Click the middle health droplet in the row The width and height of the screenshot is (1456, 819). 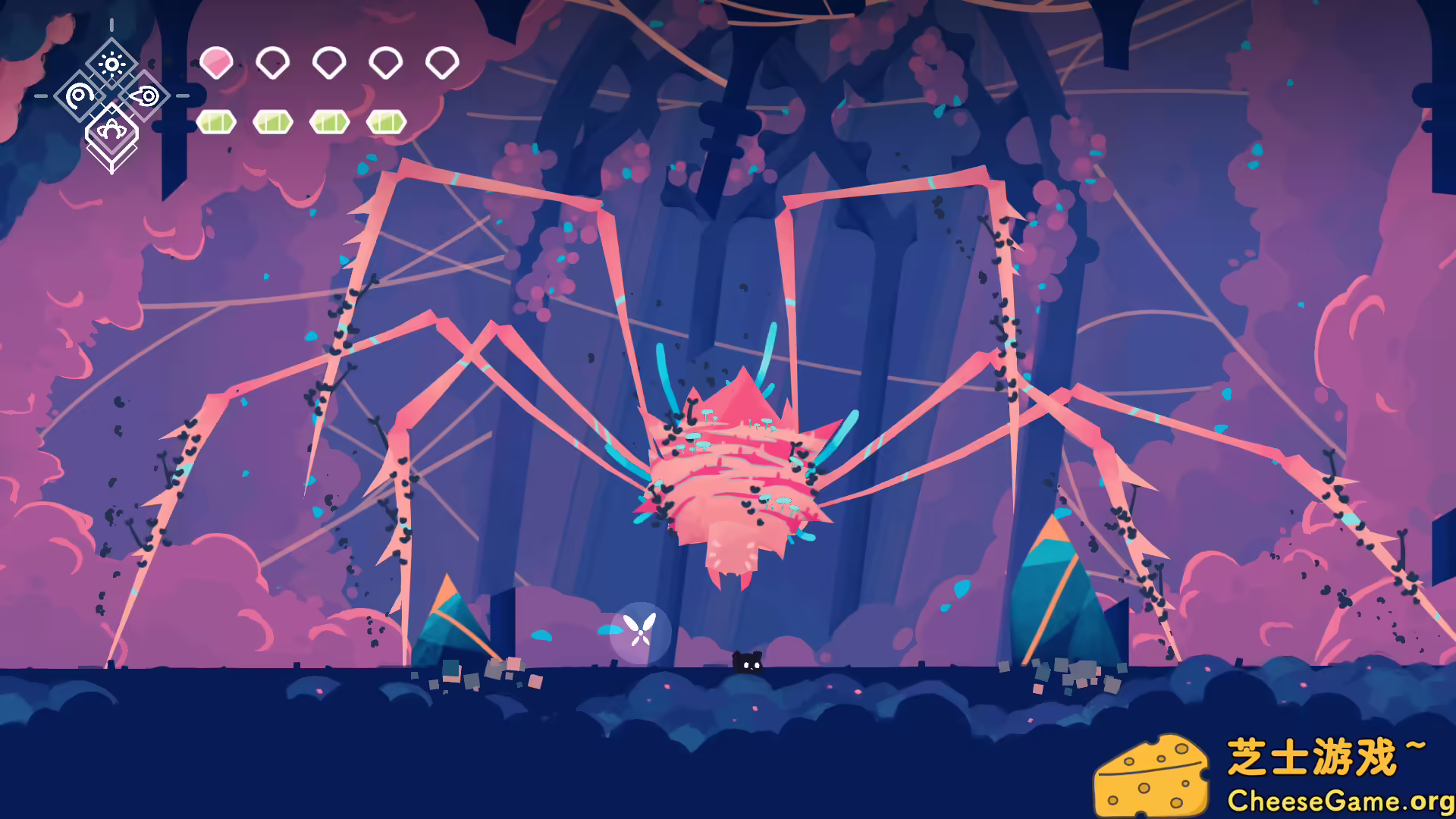pyautogui.click(x=328, y=62)
